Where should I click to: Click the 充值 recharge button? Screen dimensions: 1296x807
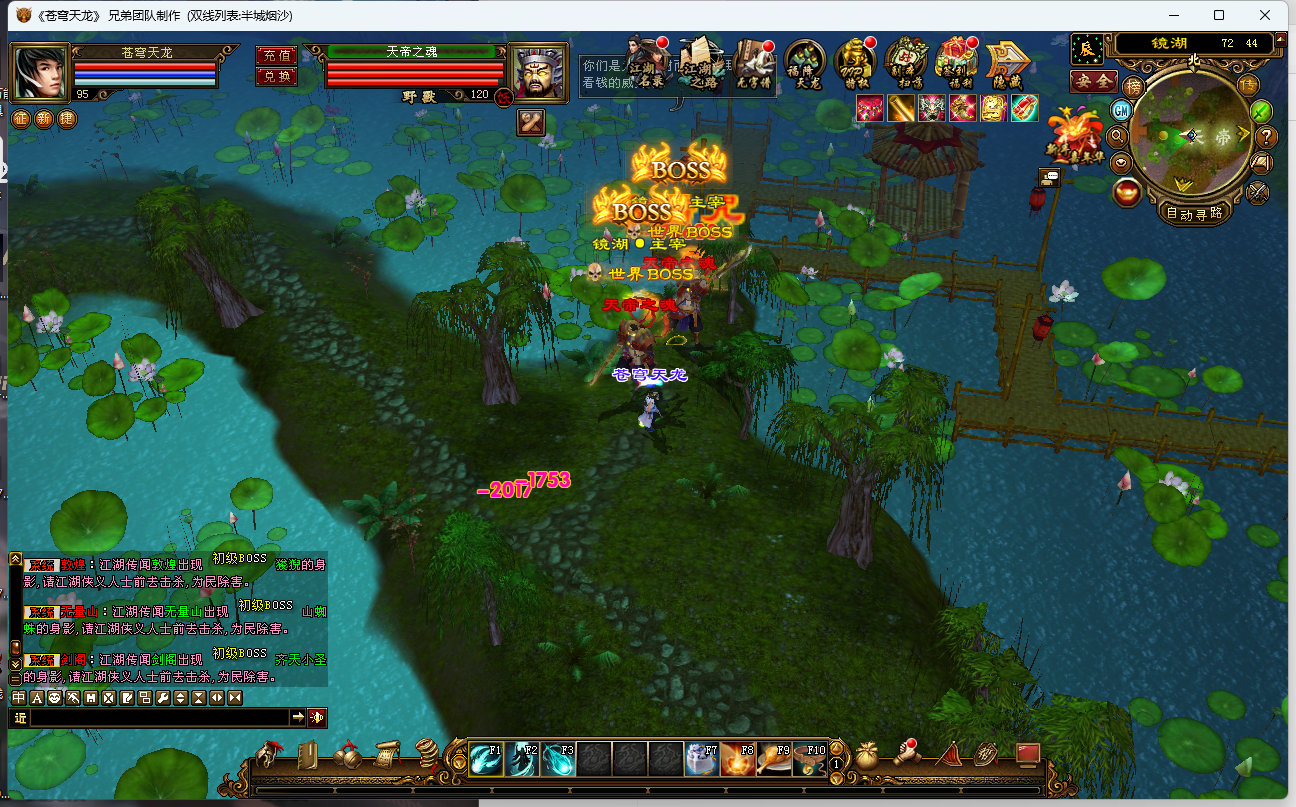point(275,56)
